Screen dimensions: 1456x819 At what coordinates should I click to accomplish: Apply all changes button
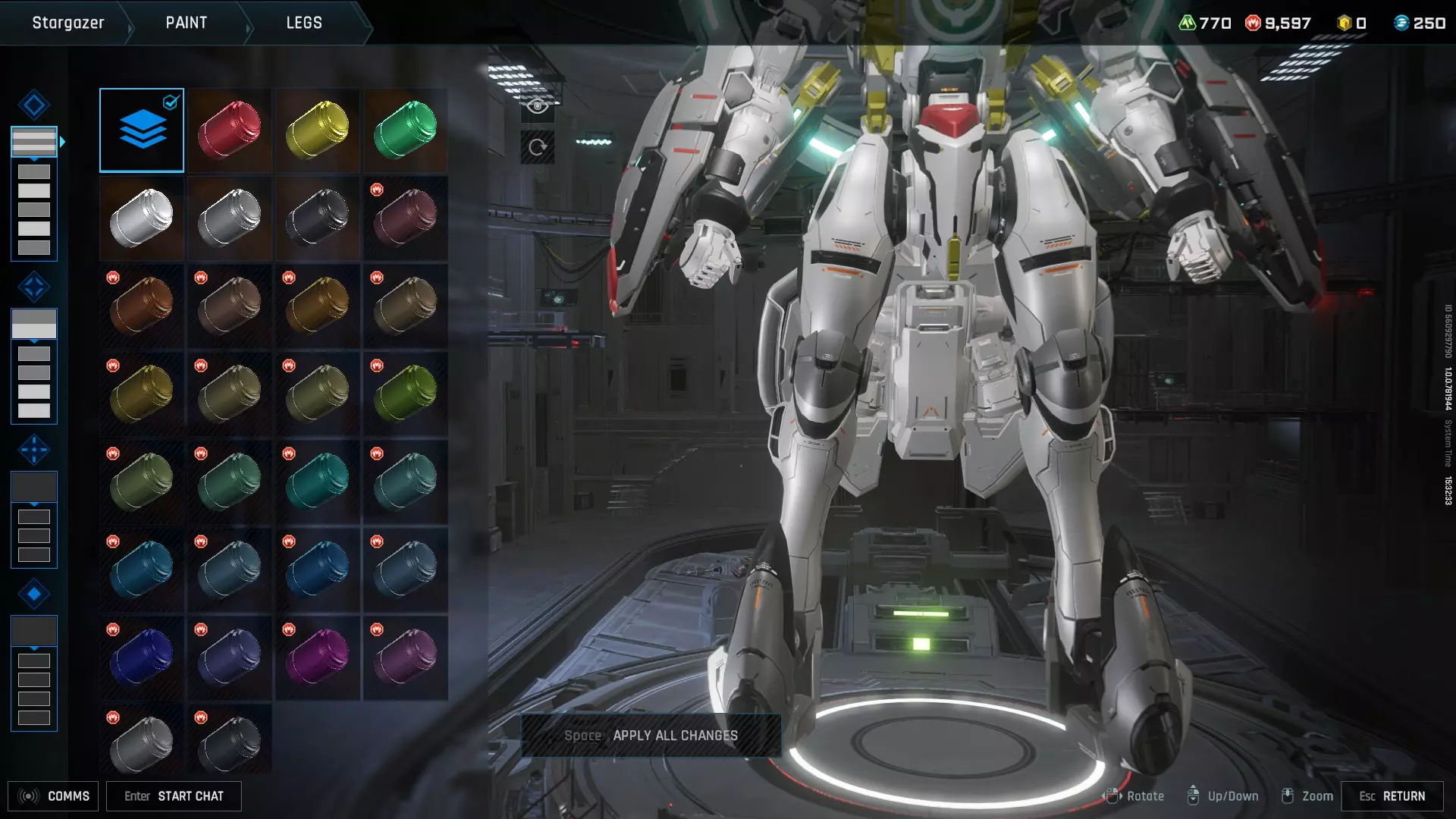pyautogui.click(x=651, y=736)
